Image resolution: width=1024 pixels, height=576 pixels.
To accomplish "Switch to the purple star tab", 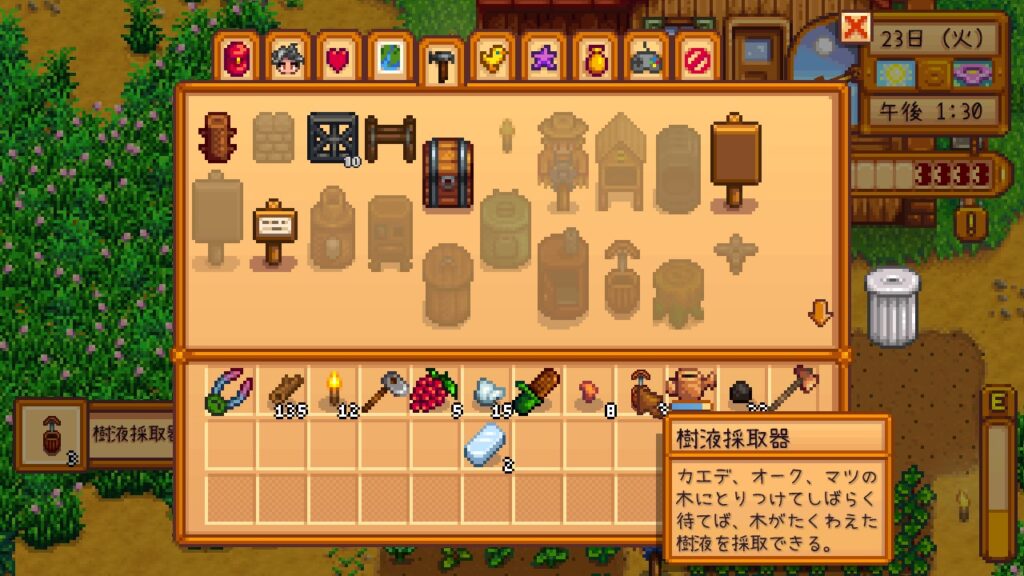I will [x=545, y=59].
